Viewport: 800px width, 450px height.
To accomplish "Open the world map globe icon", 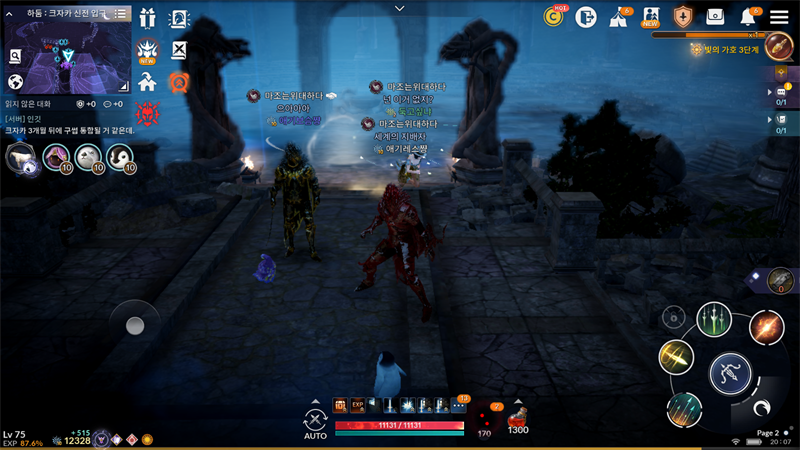I will tap(16, 82).
